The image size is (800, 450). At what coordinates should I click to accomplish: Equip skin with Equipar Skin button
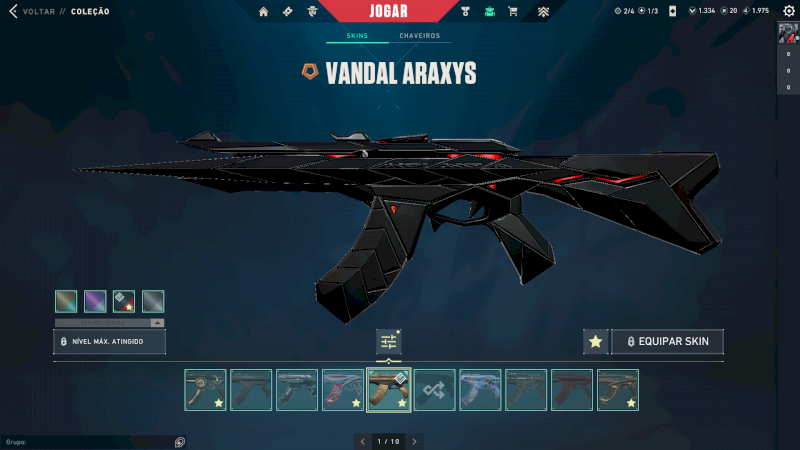pyautogui.click(x=668, y=342)
